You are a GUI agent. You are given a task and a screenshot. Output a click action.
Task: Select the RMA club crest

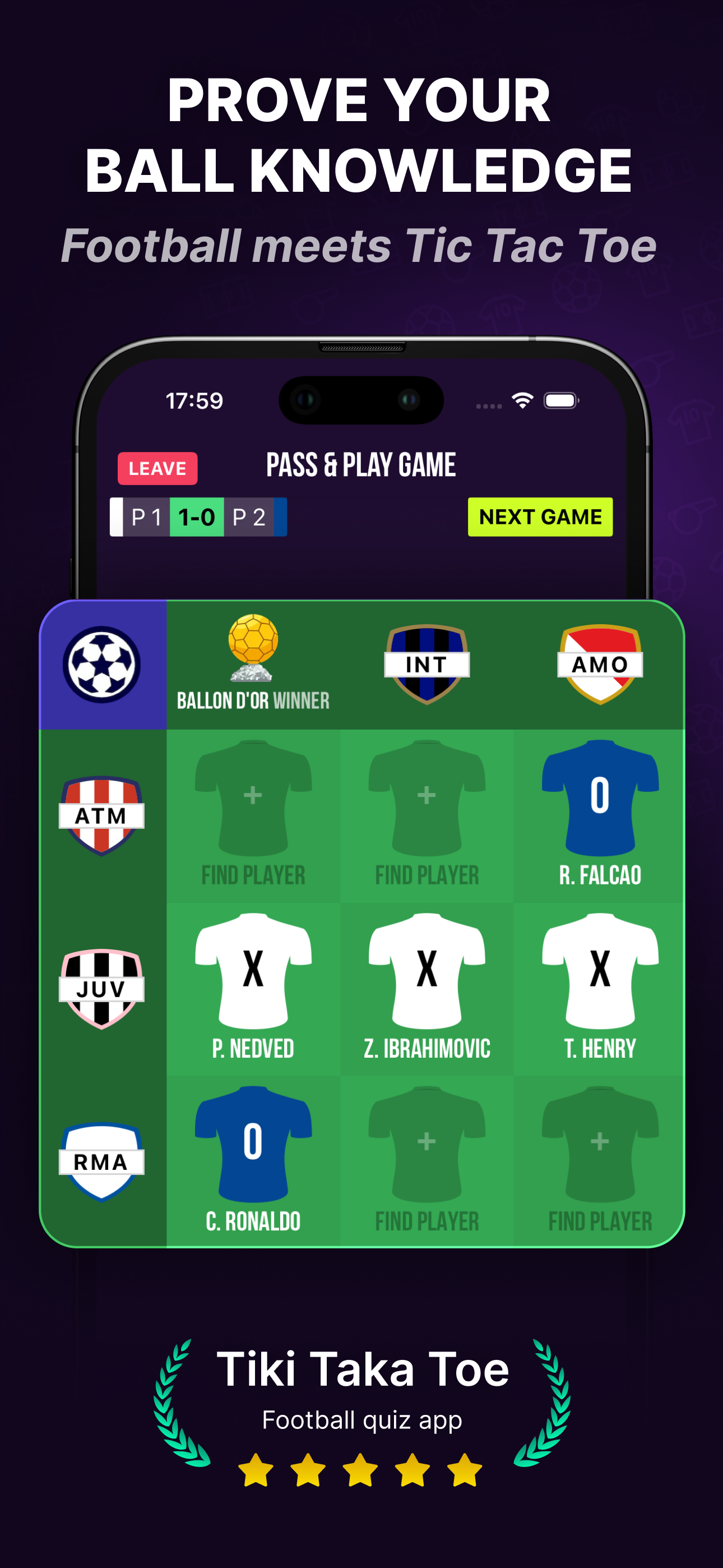(101, 1159)
